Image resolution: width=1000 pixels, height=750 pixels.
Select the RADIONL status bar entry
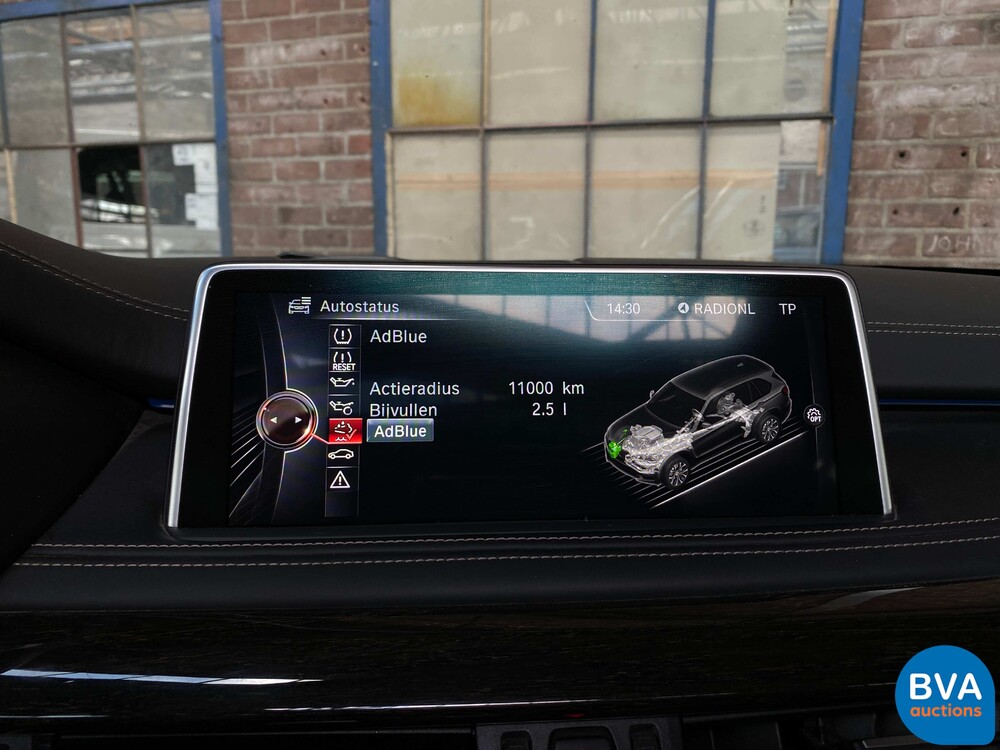point(717,309)
